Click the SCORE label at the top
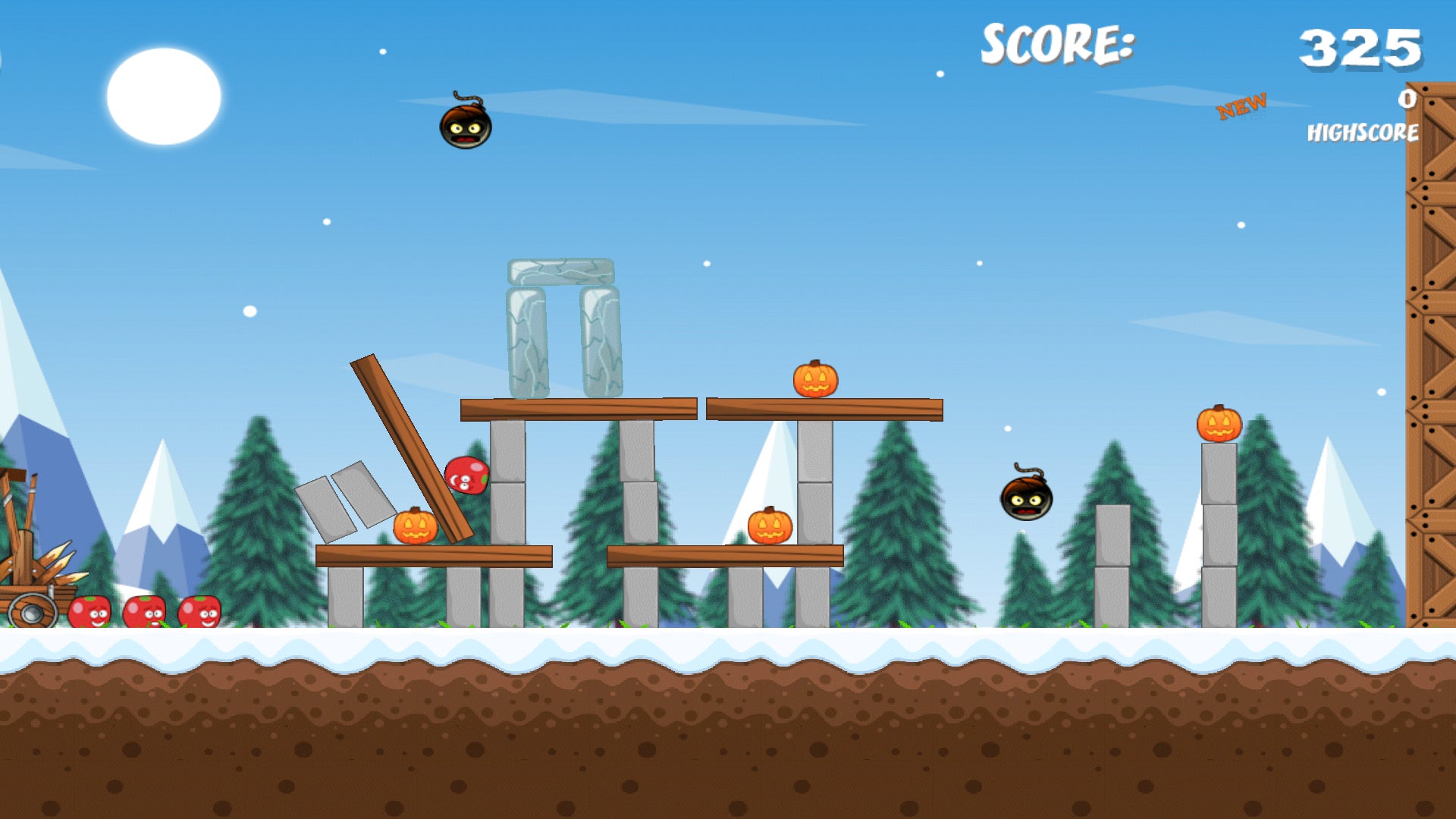 click(x=1054, y=45)
